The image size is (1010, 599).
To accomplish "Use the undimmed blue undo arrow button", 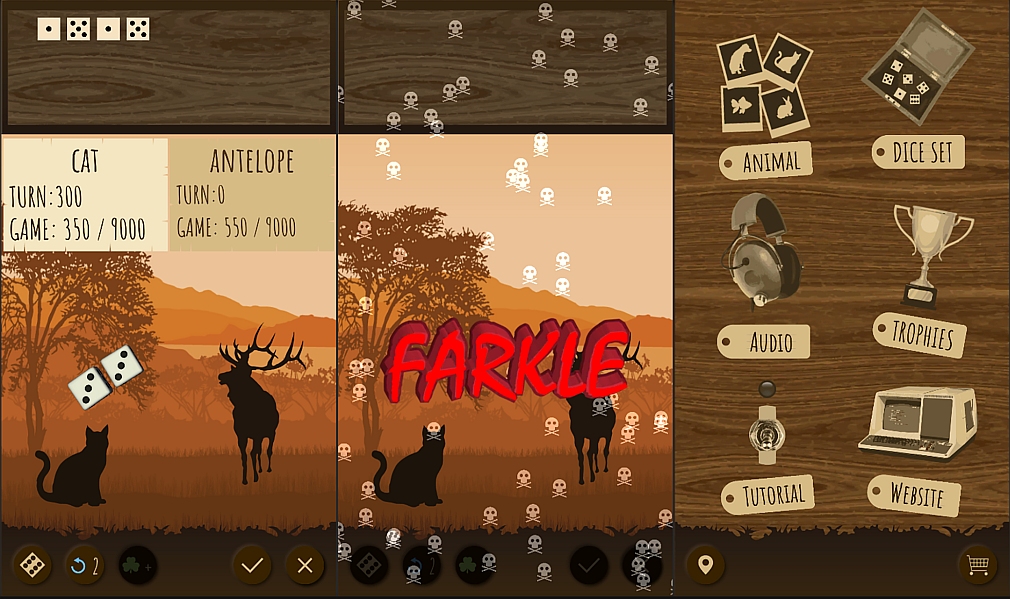I will click(84, 566).
